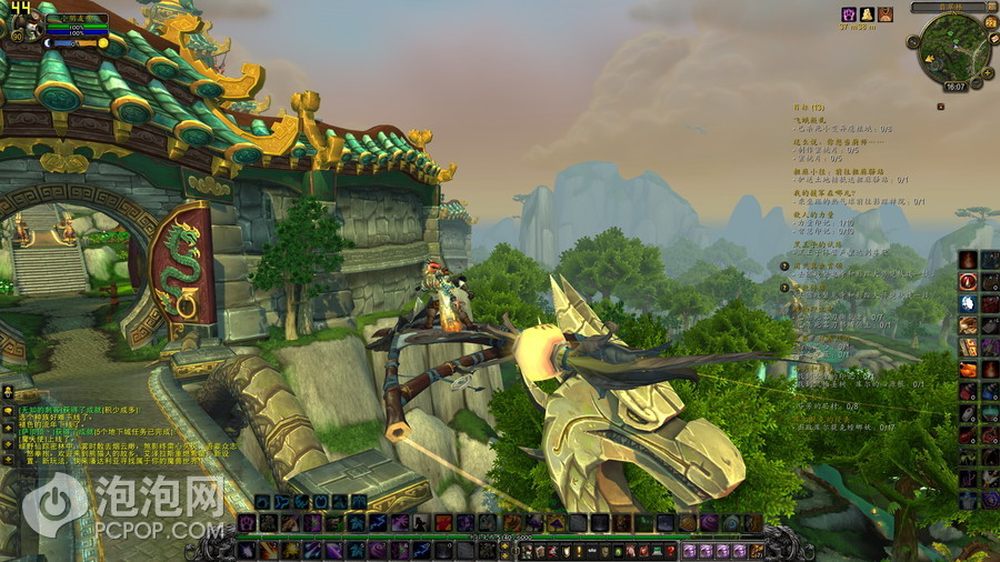
Task: Open the main backpack on the bag bar
Action: click(x=758, y=550)
